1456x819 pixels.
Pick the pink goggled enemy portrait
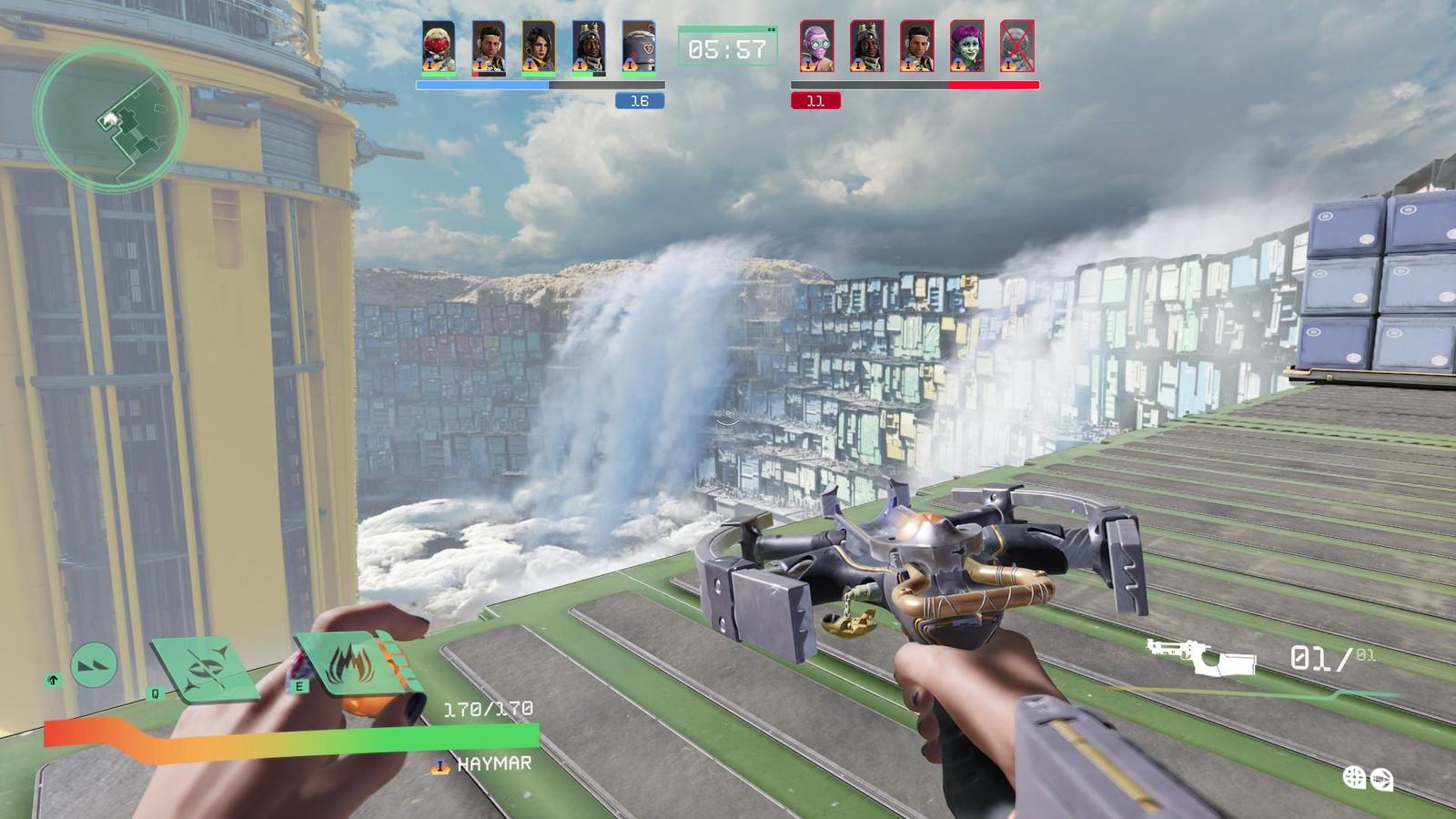pos(816,46)
